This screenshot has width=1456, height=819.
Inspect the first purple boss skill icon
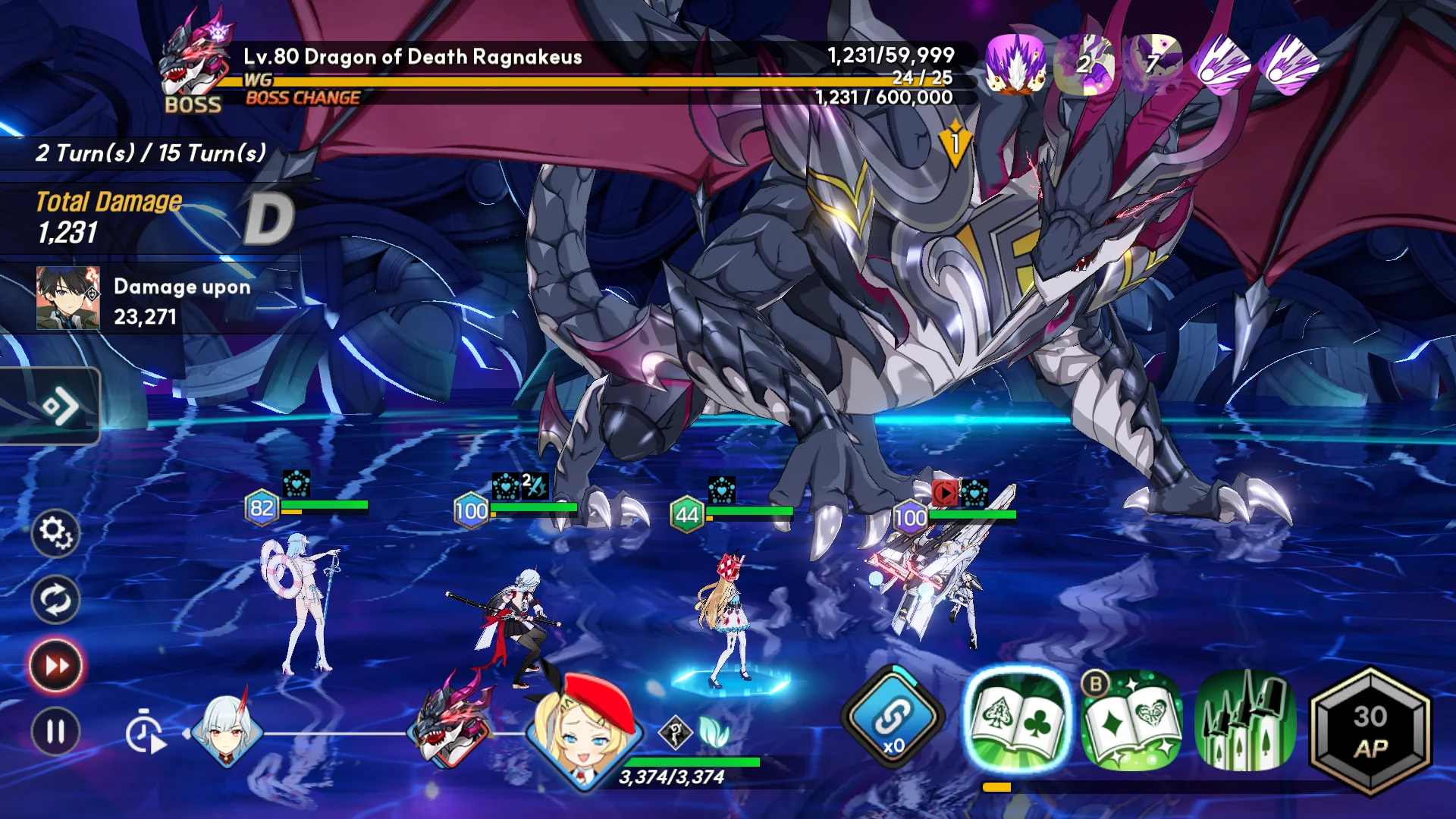point(1015,64)
